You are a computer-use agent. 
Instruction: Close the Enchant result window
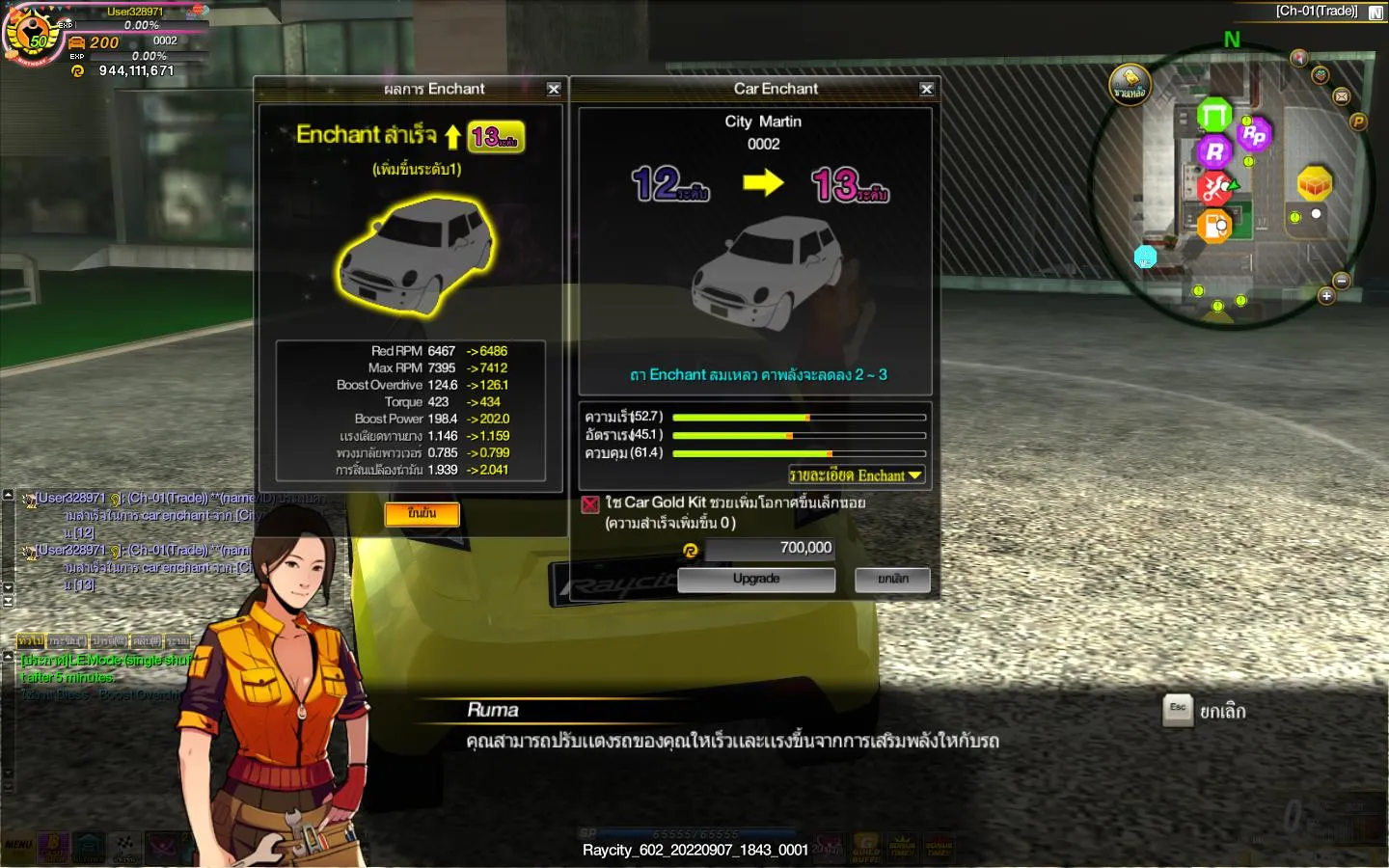click(x=554, y=89)
